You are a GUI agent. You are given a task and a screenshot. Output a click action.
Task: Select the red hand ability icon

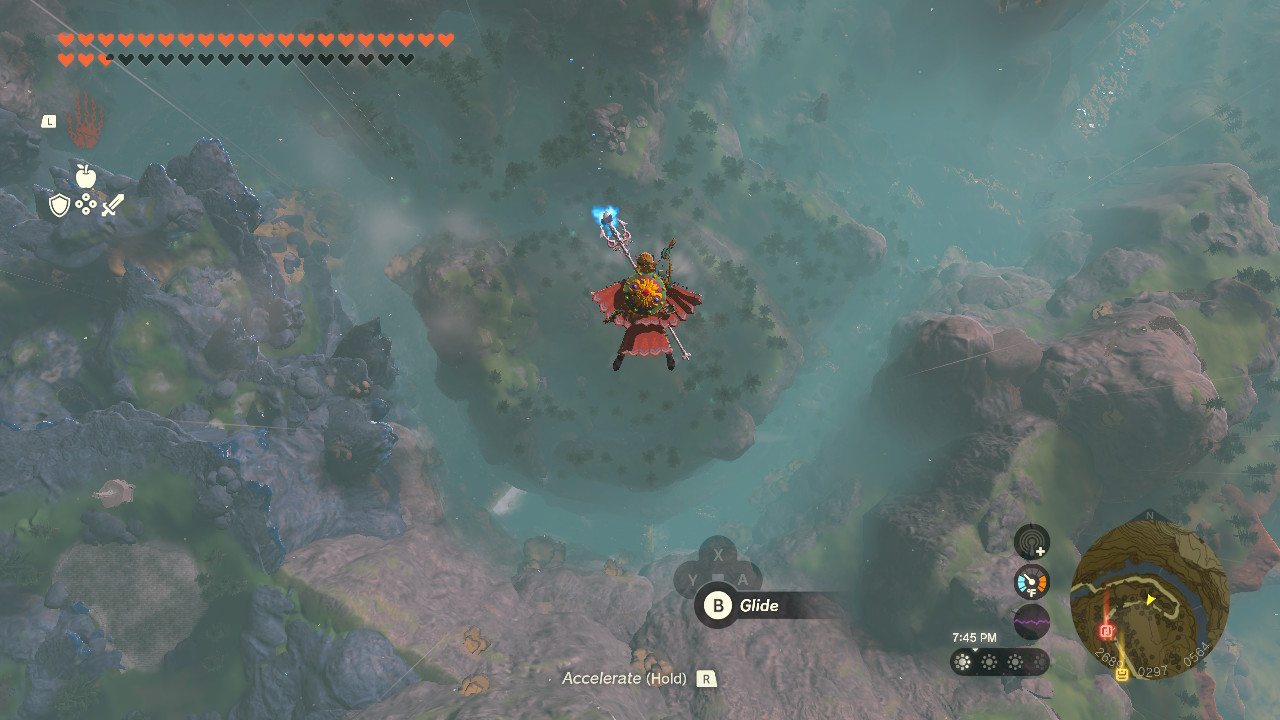click(x=85, y=124)
